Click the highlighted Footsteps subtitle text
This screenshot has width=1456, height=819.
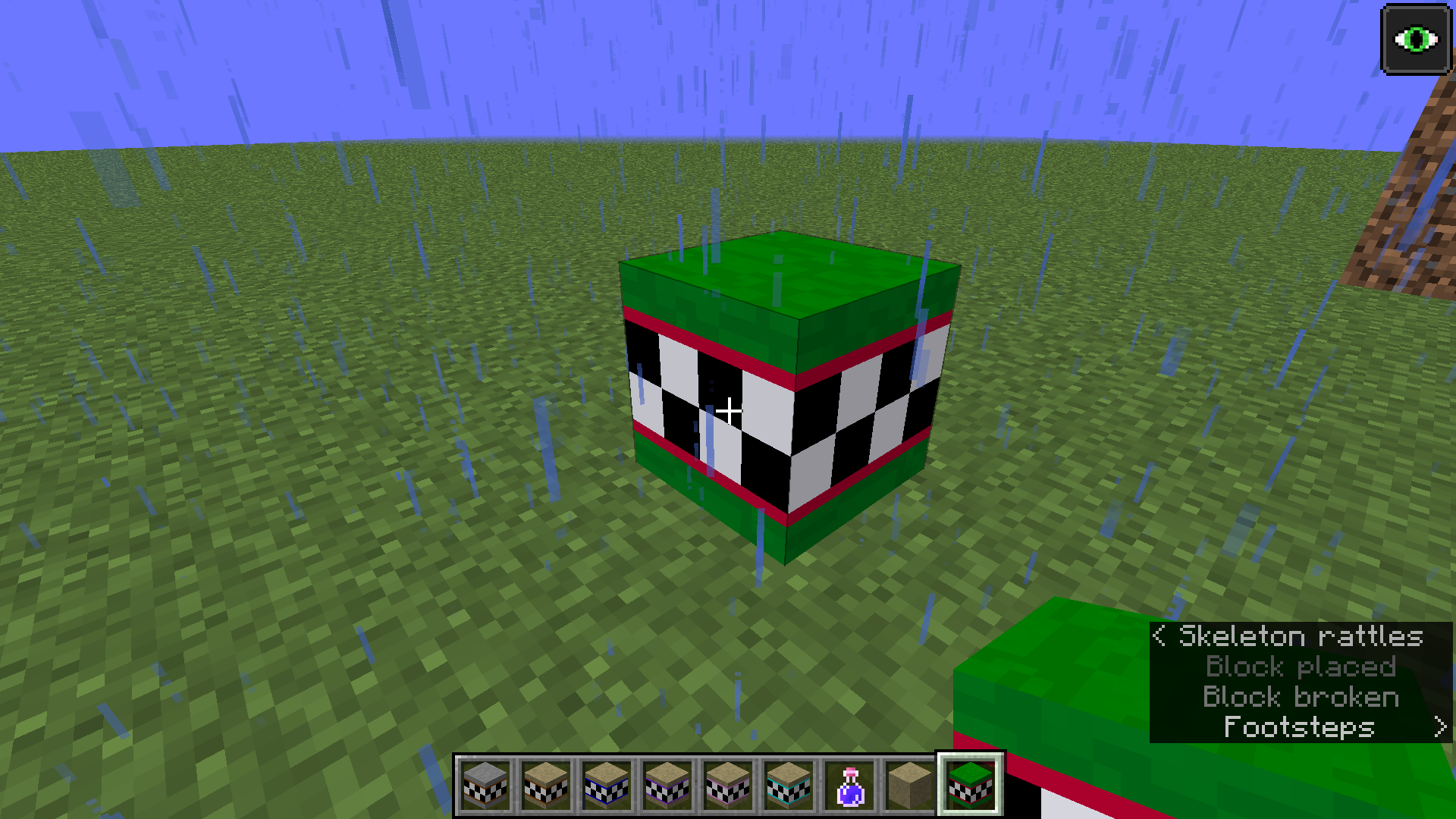point(1298,726)
